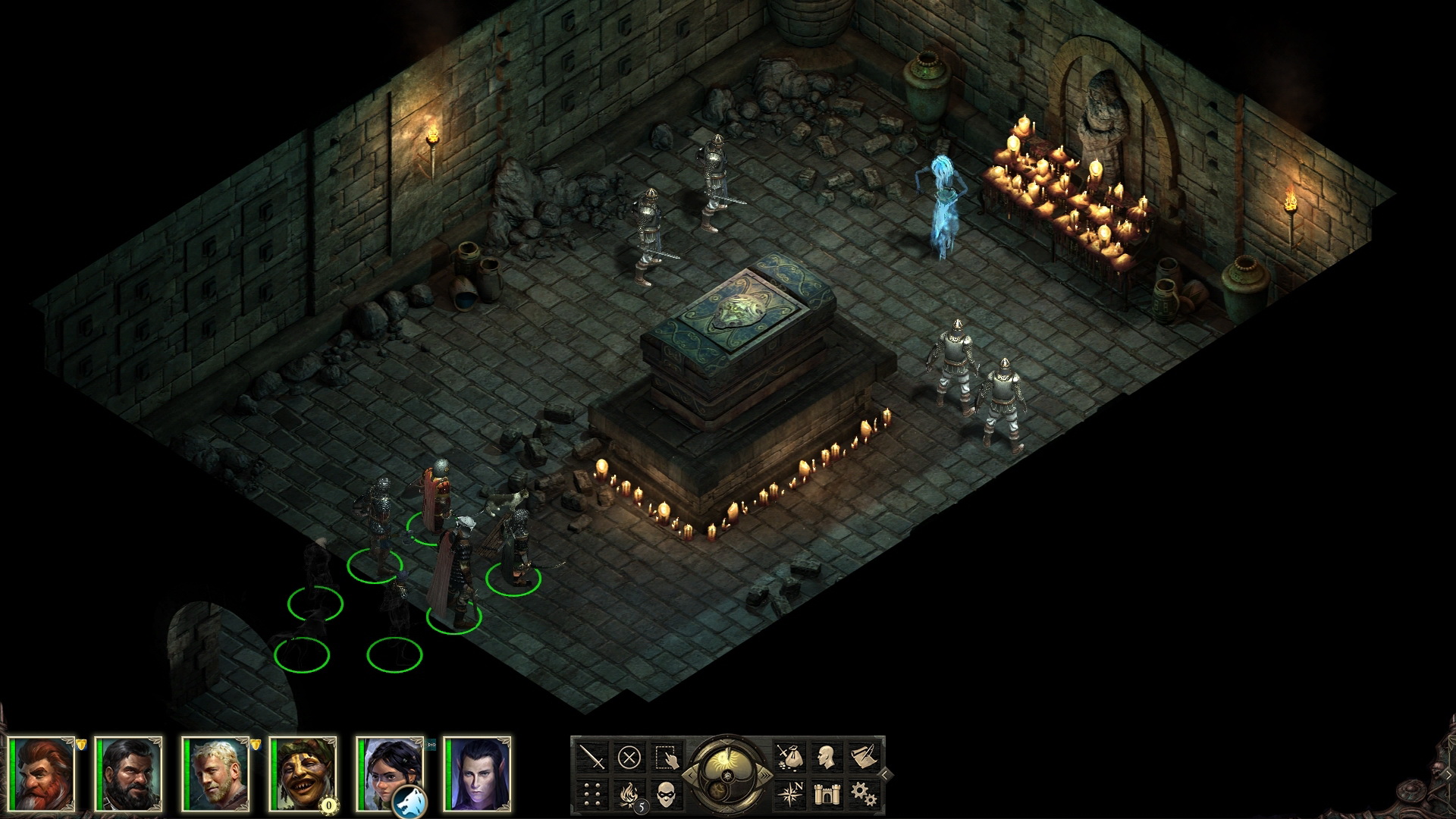Toggle party stealth with masked face icon

tap(666, 795)
